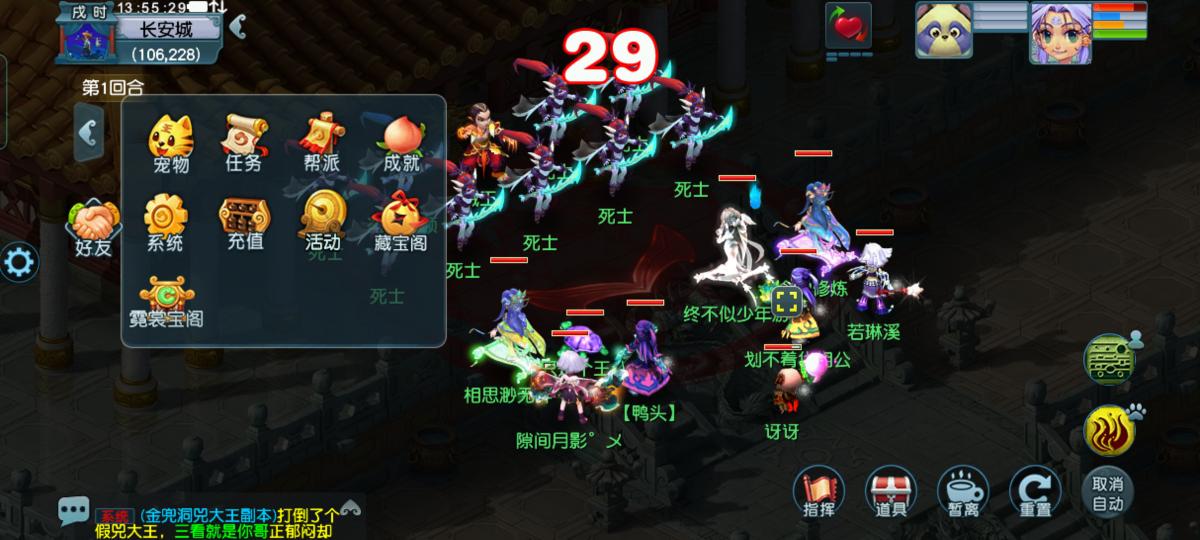Open the 活动 (Events) menu
The height and width of the screenshot is (540, 1200).
coord(324,220)
